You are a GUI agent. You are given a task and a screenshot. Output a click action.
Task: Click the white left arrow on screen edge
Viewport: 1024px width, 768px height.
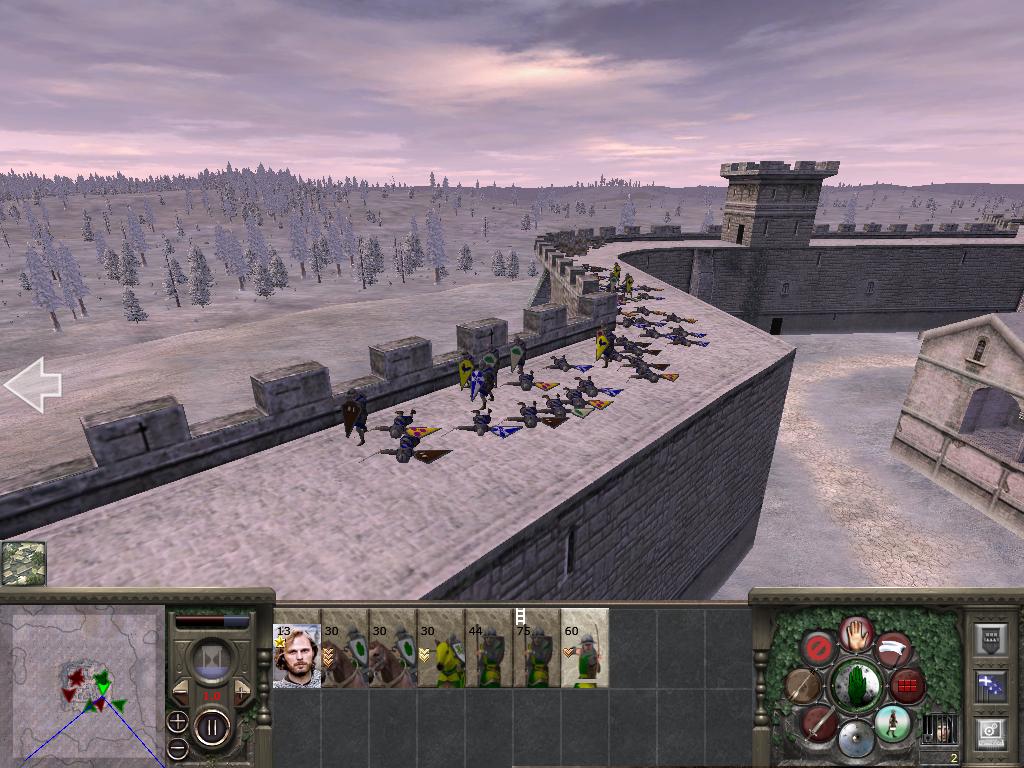coord(33,385)
